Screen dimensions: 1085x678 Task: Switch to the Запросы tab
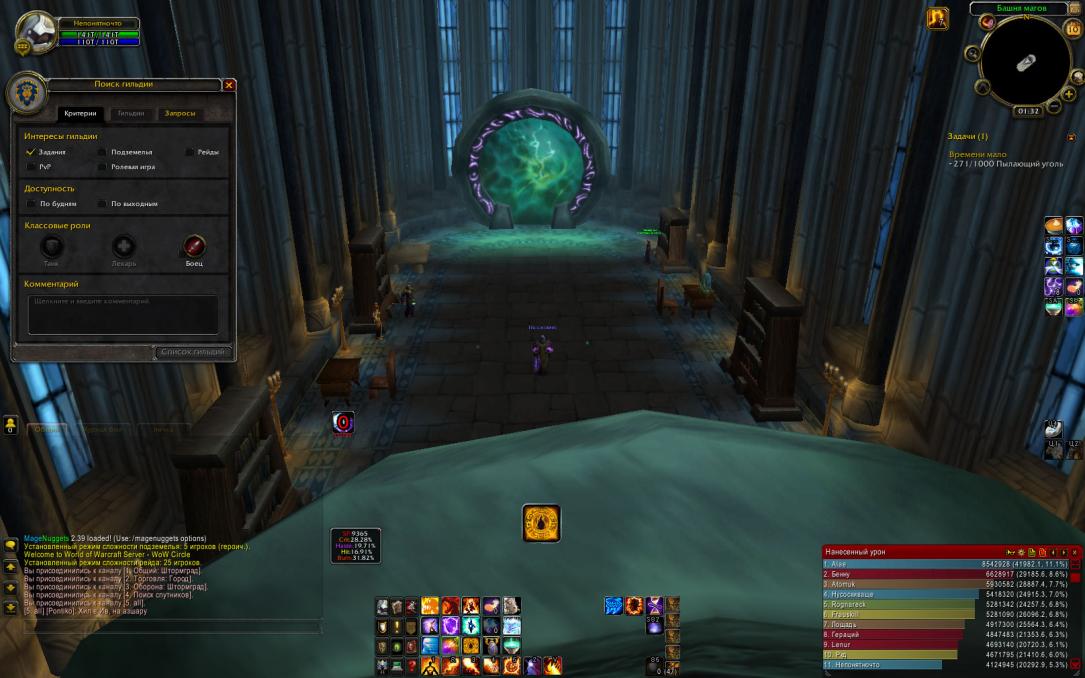180,114
